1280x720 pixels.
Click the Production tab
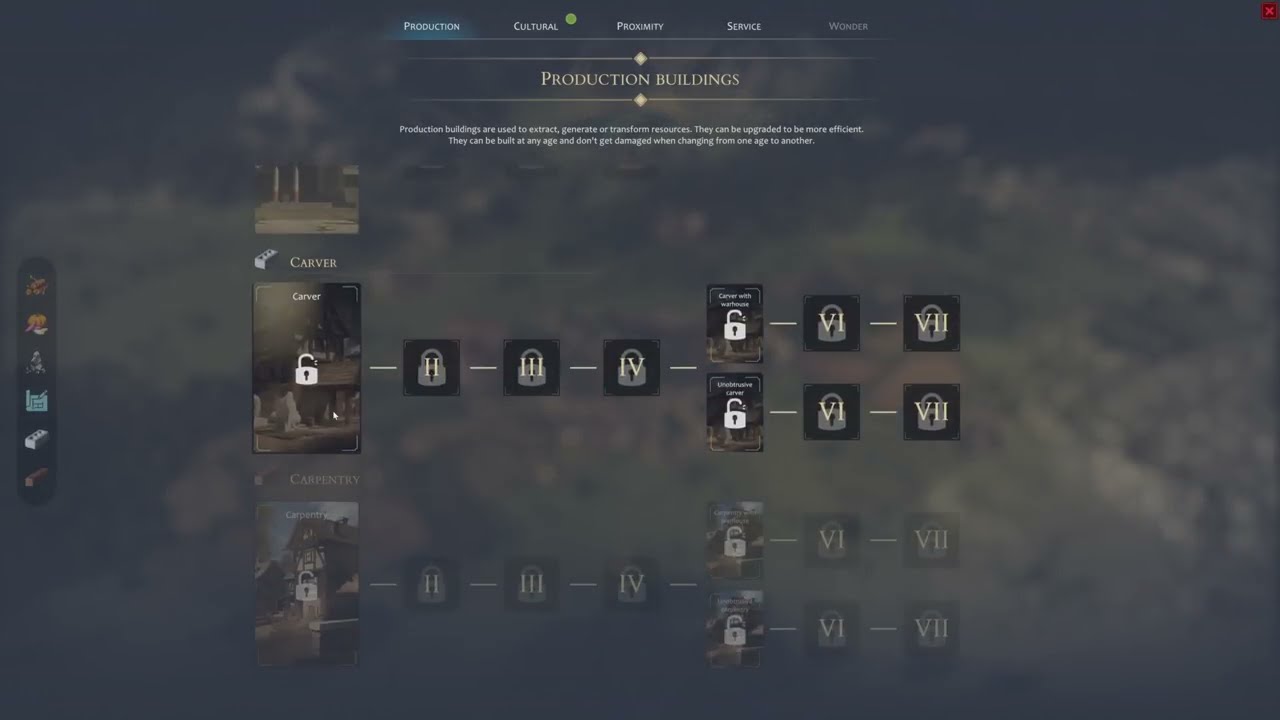(x=432, y=26)
